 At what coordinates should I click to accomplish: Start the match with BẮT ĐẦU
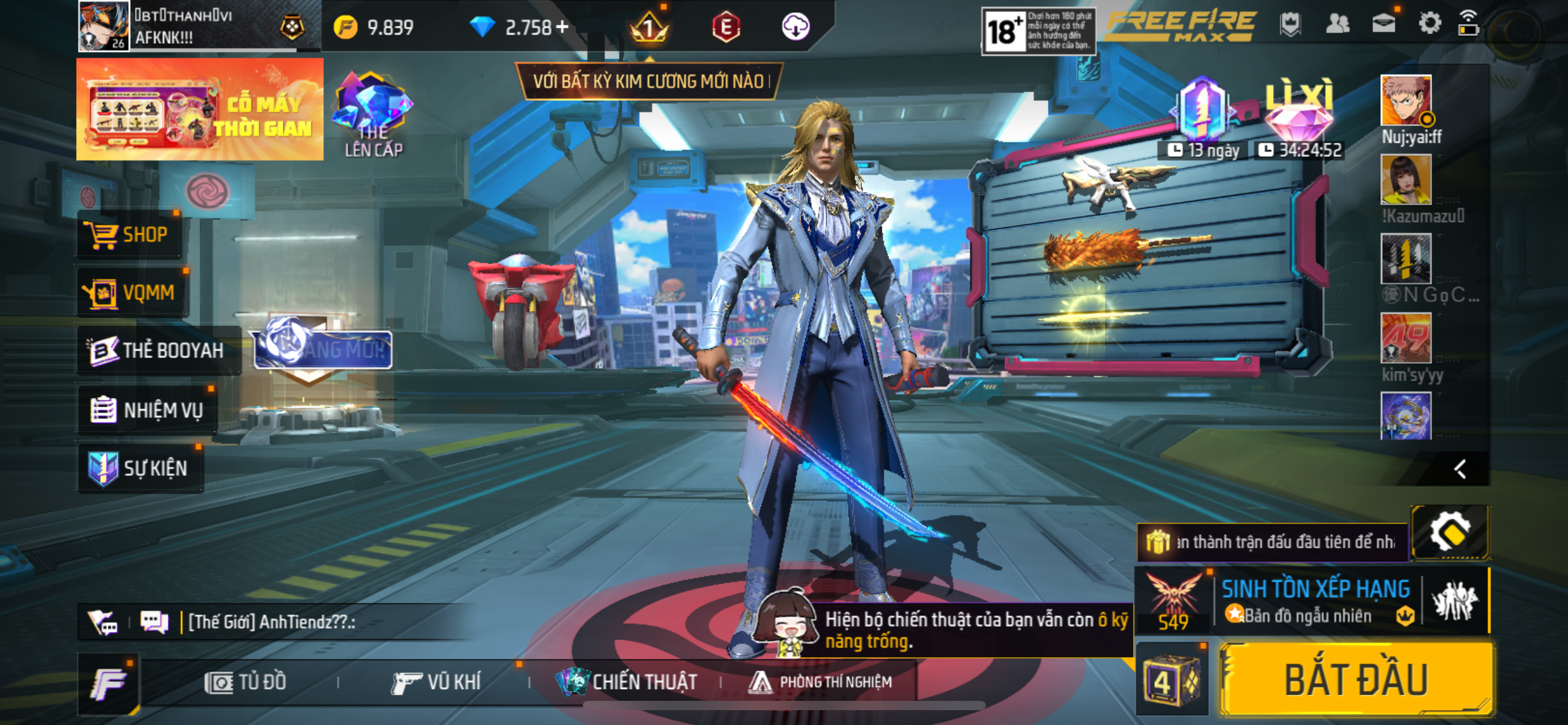[x=1356, y=680]
